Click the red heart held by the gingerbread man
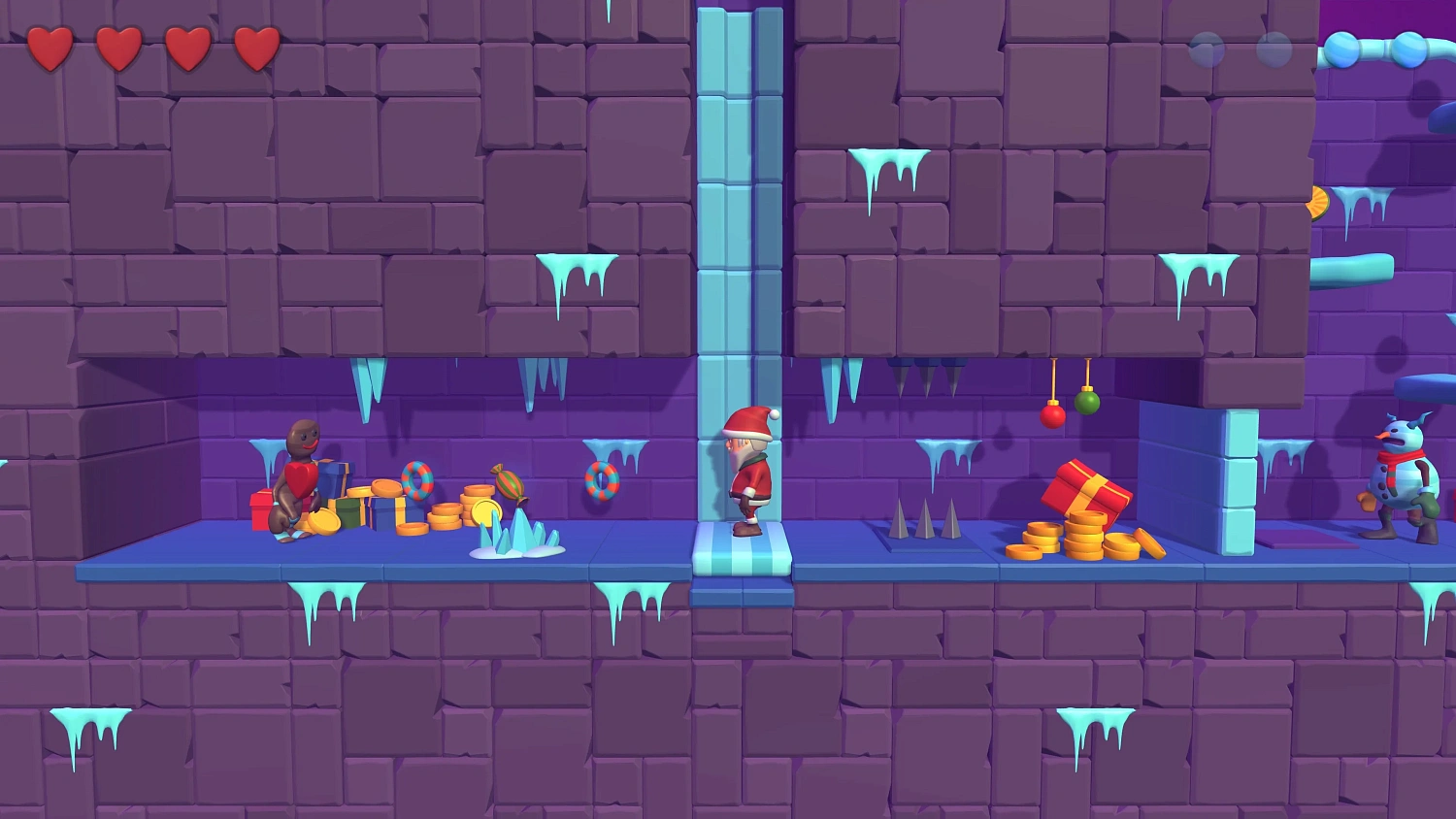The width and height of the screenshot is (1456, 819). (x=302, y=477)
